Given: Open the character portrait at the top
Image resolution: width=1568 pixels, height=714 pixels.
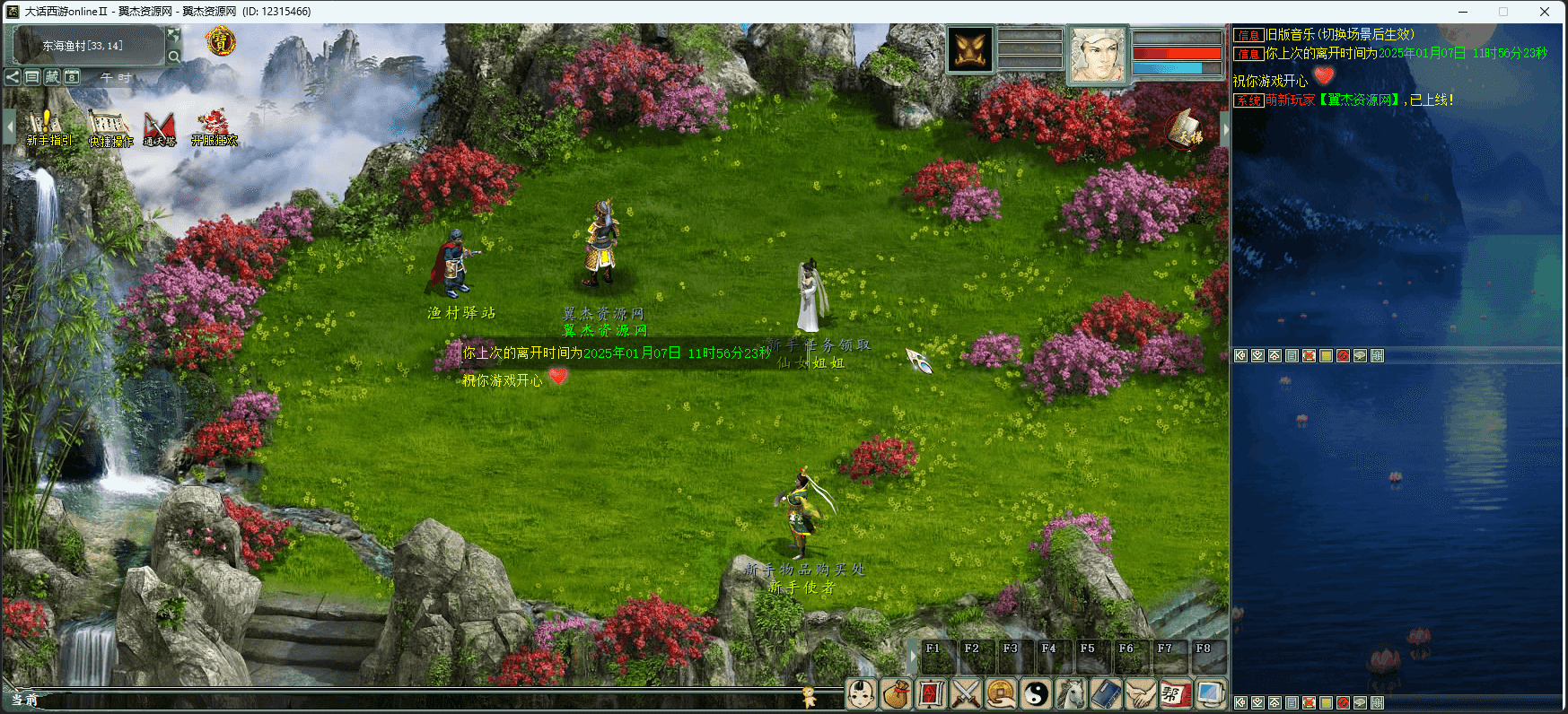Looking at the screenshot, I should (x=1096, y=55).
